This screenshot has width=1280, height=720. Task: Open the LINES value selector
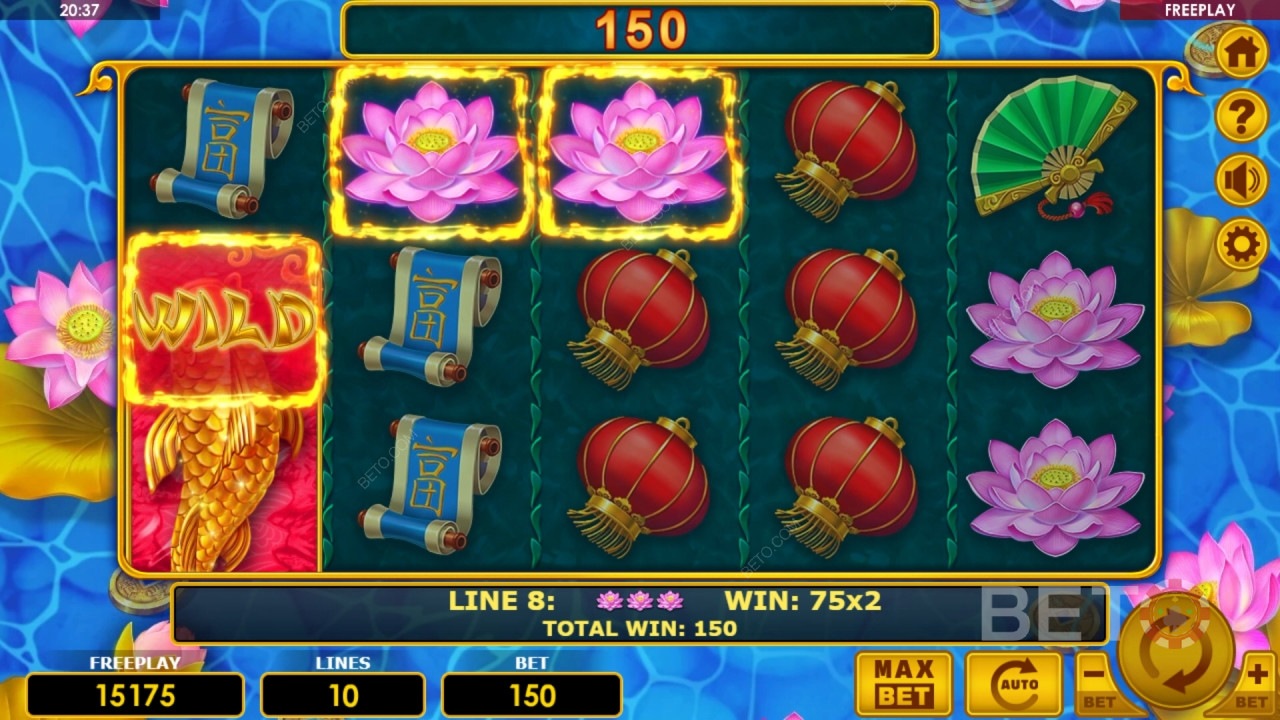point(344,695)
